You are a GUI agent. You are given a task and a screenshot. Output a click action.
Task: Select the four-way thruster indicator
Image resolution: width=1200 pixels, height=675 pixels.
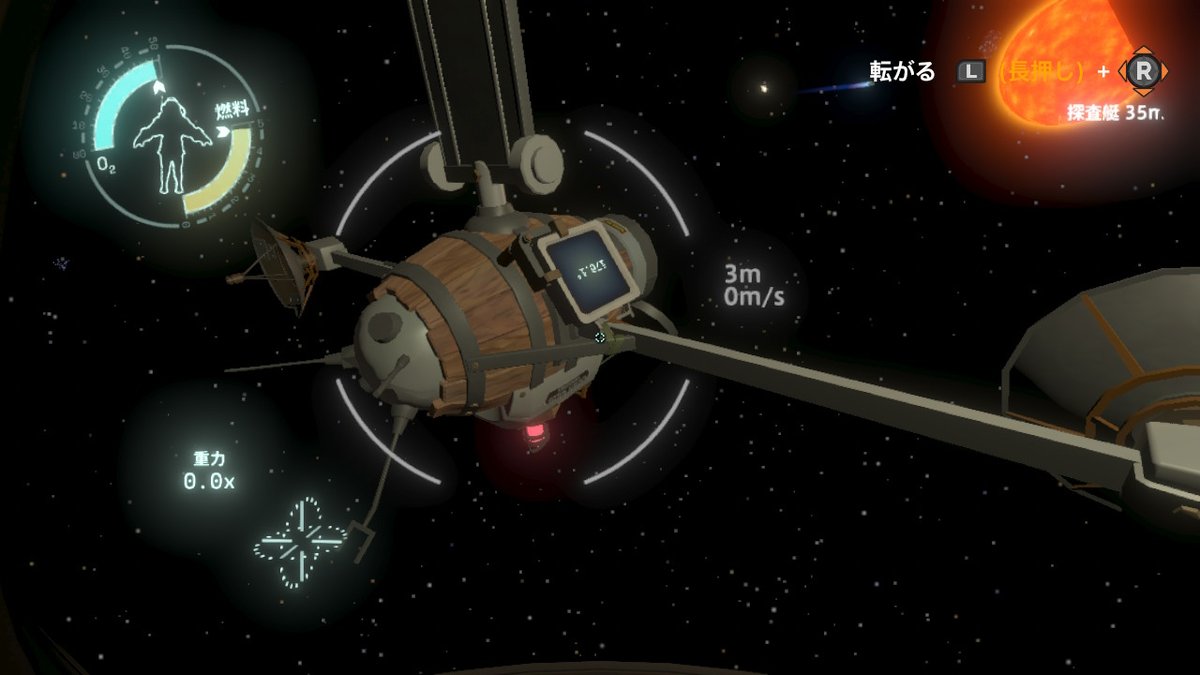[300, 542]
